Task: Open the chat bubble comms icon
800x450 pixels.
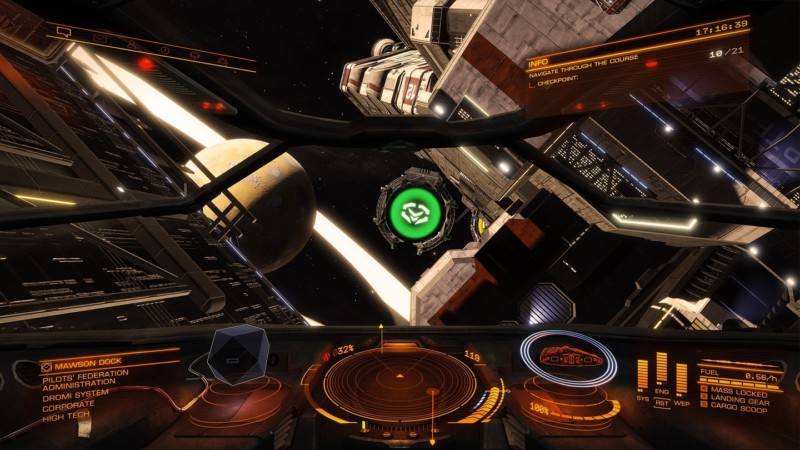Action: coord(63,32)
